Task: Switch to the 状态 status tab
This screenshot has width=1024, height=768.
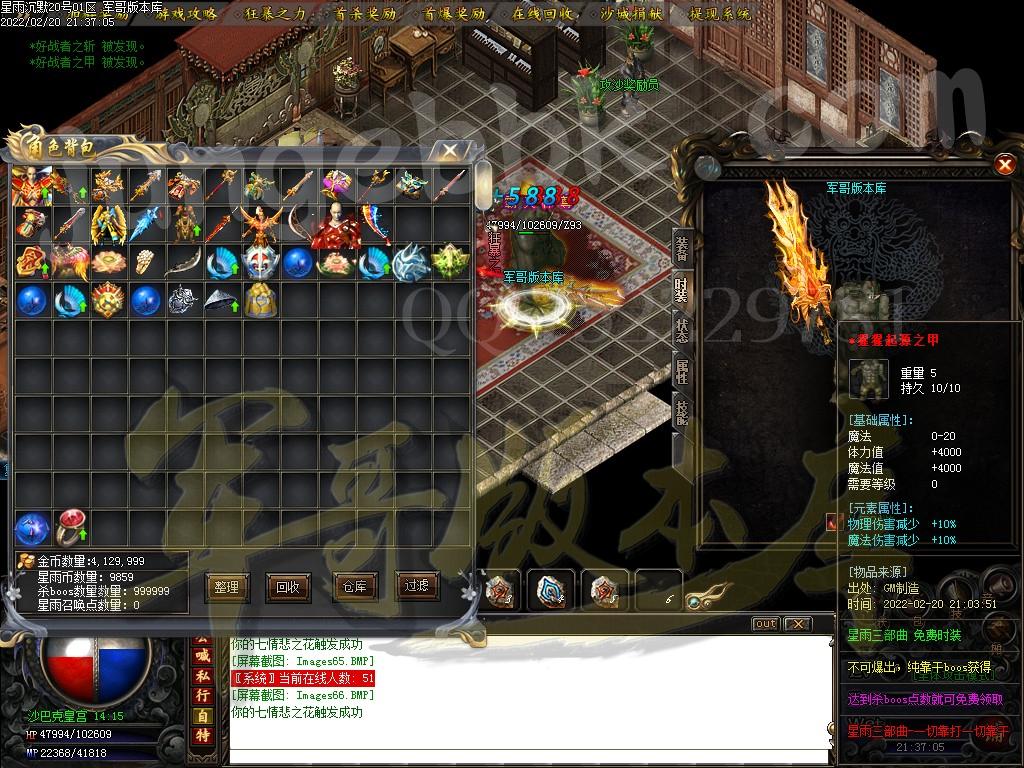Action: [x=682, y=331]
